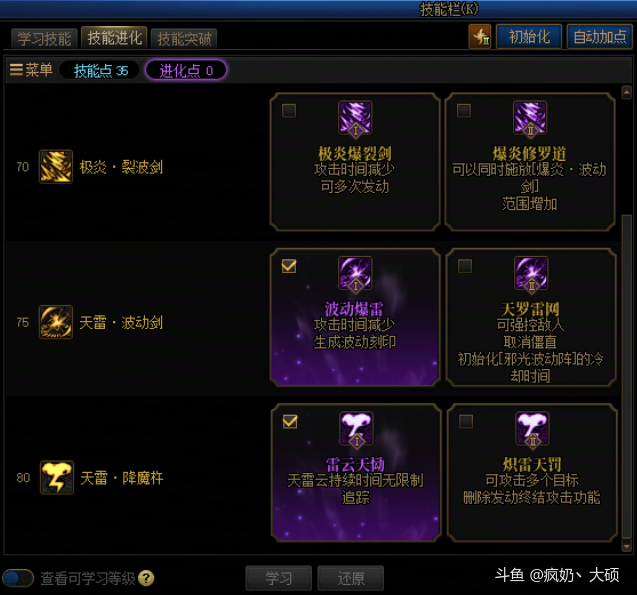Select the 极炎·裂波剑 skill icon
This screenshot has width=637, height=595.
pos(55,167)
